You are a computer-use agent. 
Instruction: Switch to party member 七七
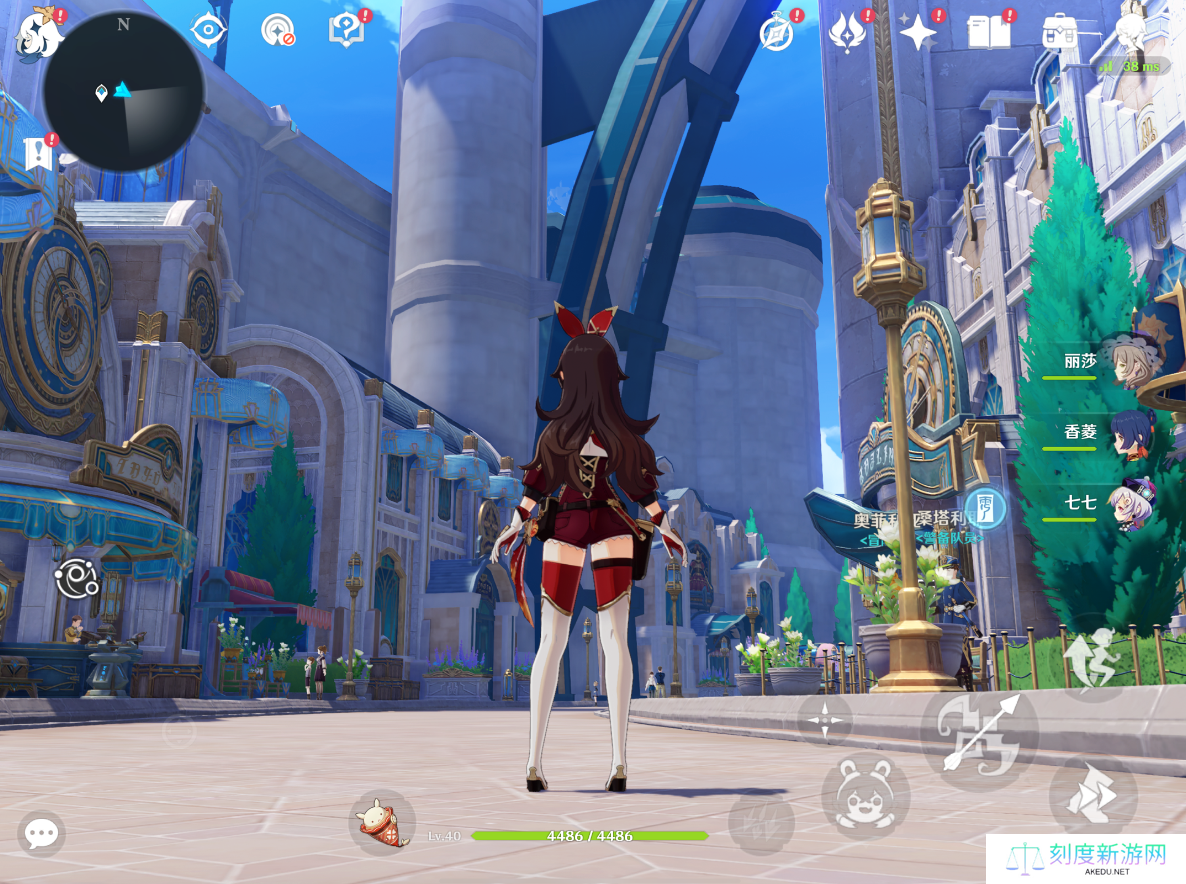(x=1132, y=503)
